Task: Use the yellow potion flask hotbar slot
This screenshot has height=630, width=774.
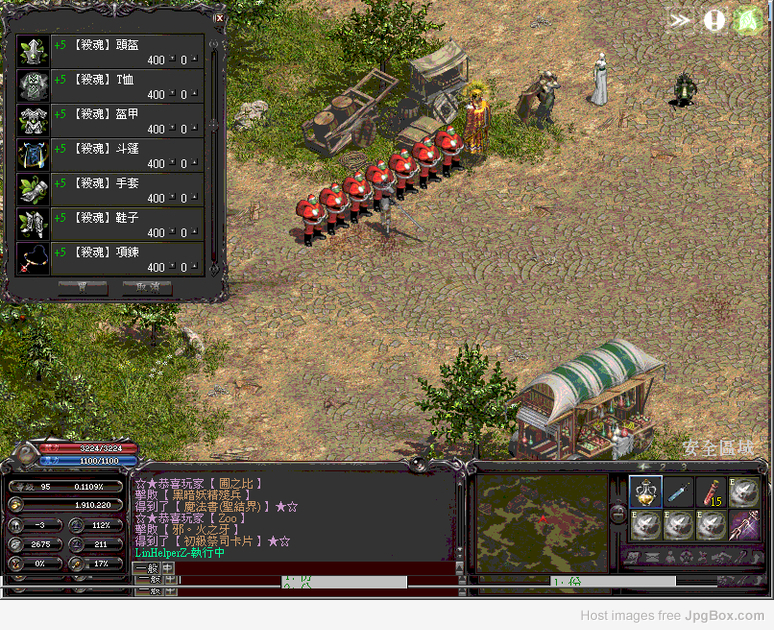Action: 646,492
